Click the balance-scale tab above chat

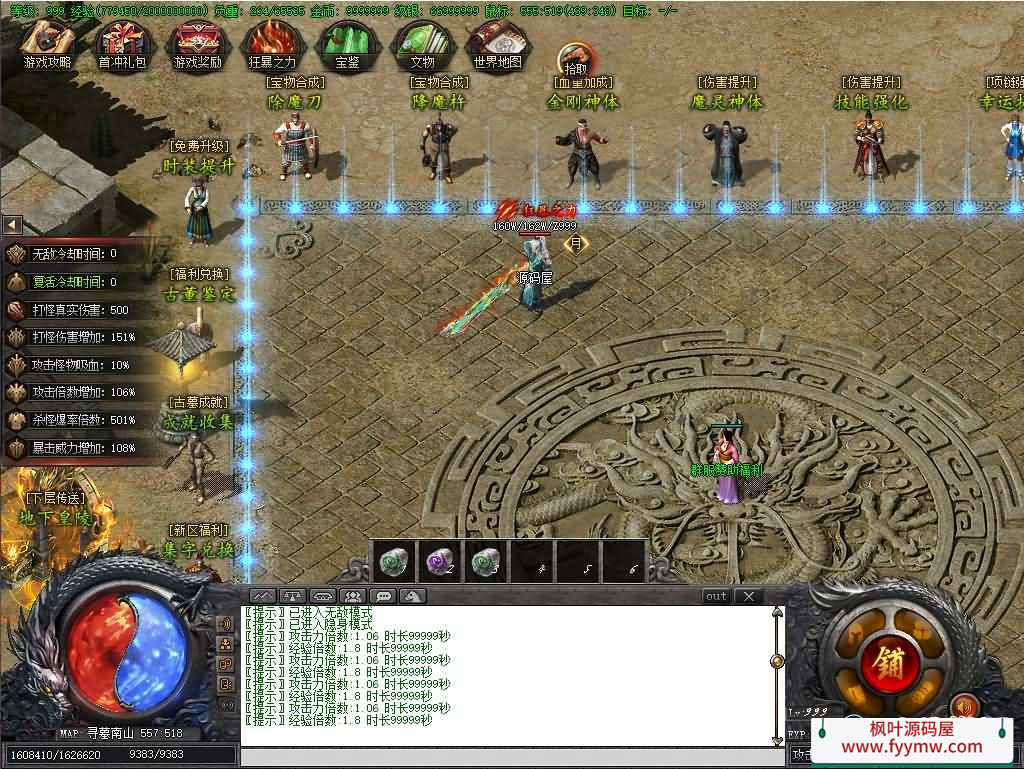tap(292, 596)
